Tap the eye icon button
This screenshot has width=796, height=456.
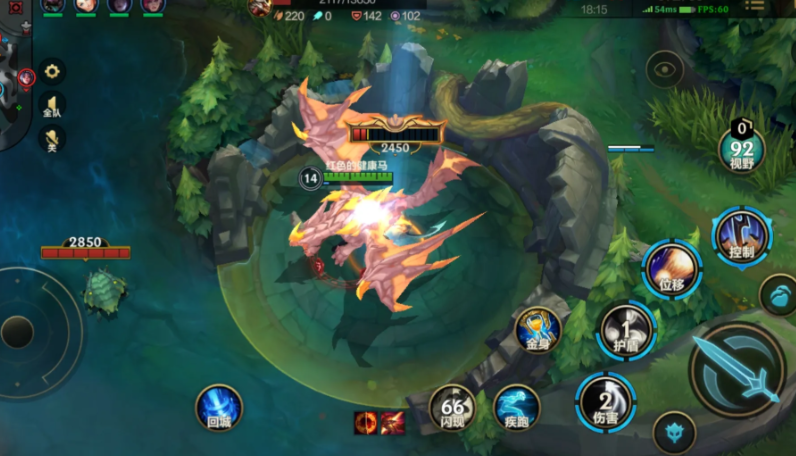(664, 70)
